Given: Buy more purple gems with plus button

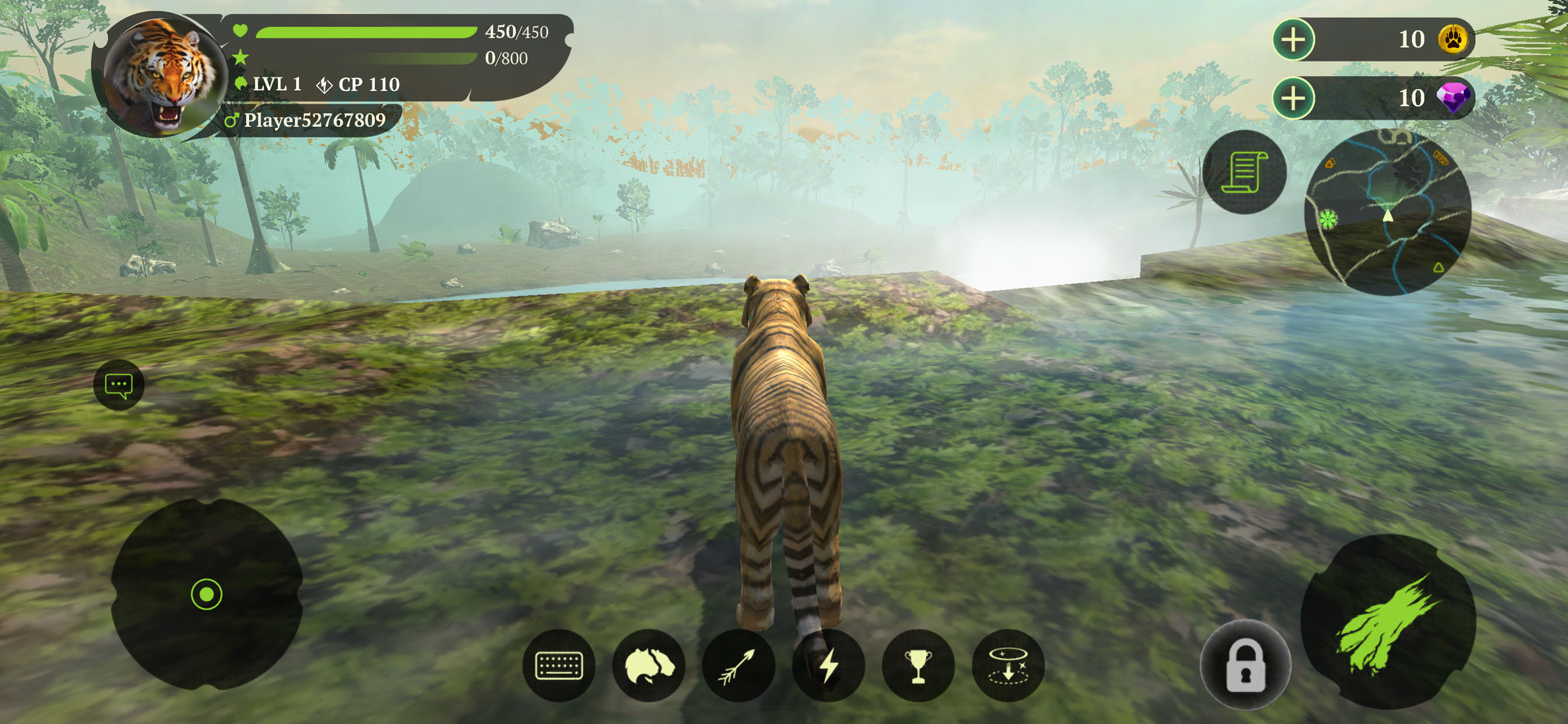Looking at the screenshot, I should (1293, 98).
